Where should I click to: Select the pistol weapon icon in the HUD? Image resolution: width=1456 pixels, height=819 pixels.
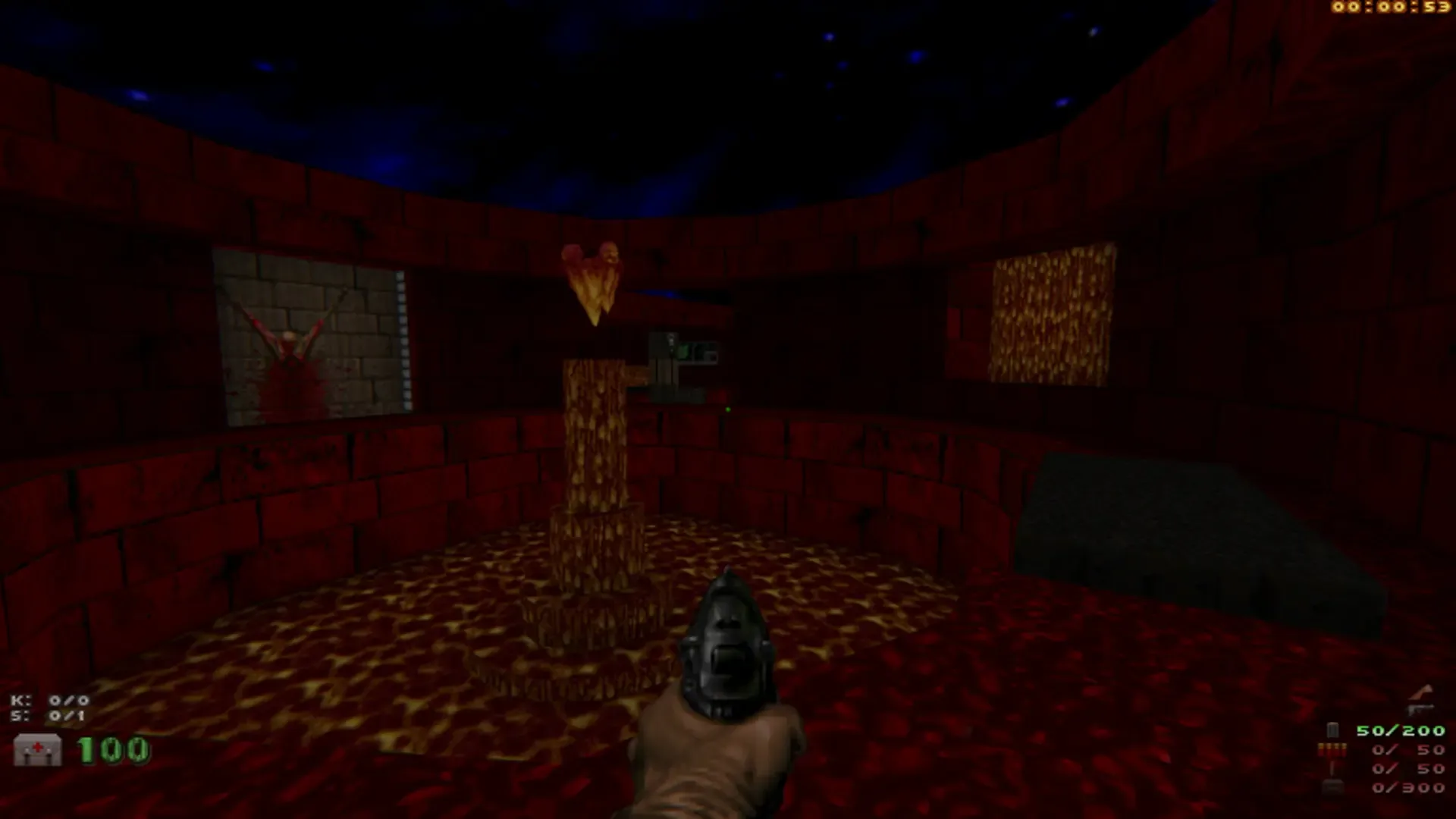pos(1420,709)
